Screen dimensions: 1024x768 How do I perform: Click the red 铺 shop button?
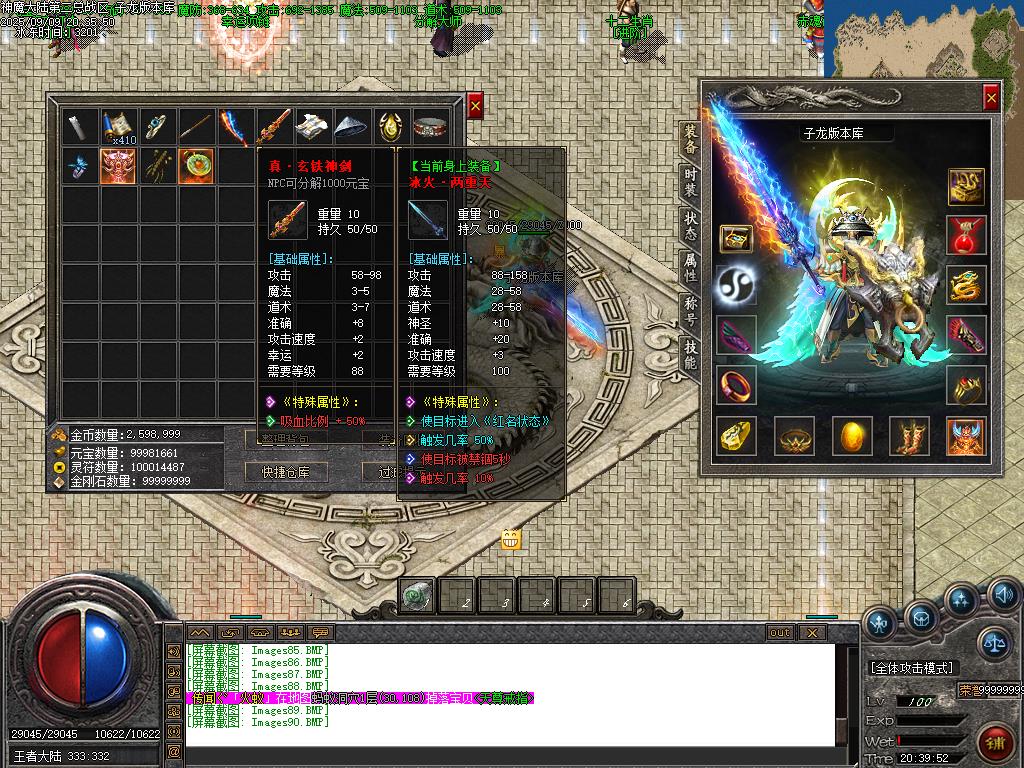pyautogui.click(x=995, y=744)
